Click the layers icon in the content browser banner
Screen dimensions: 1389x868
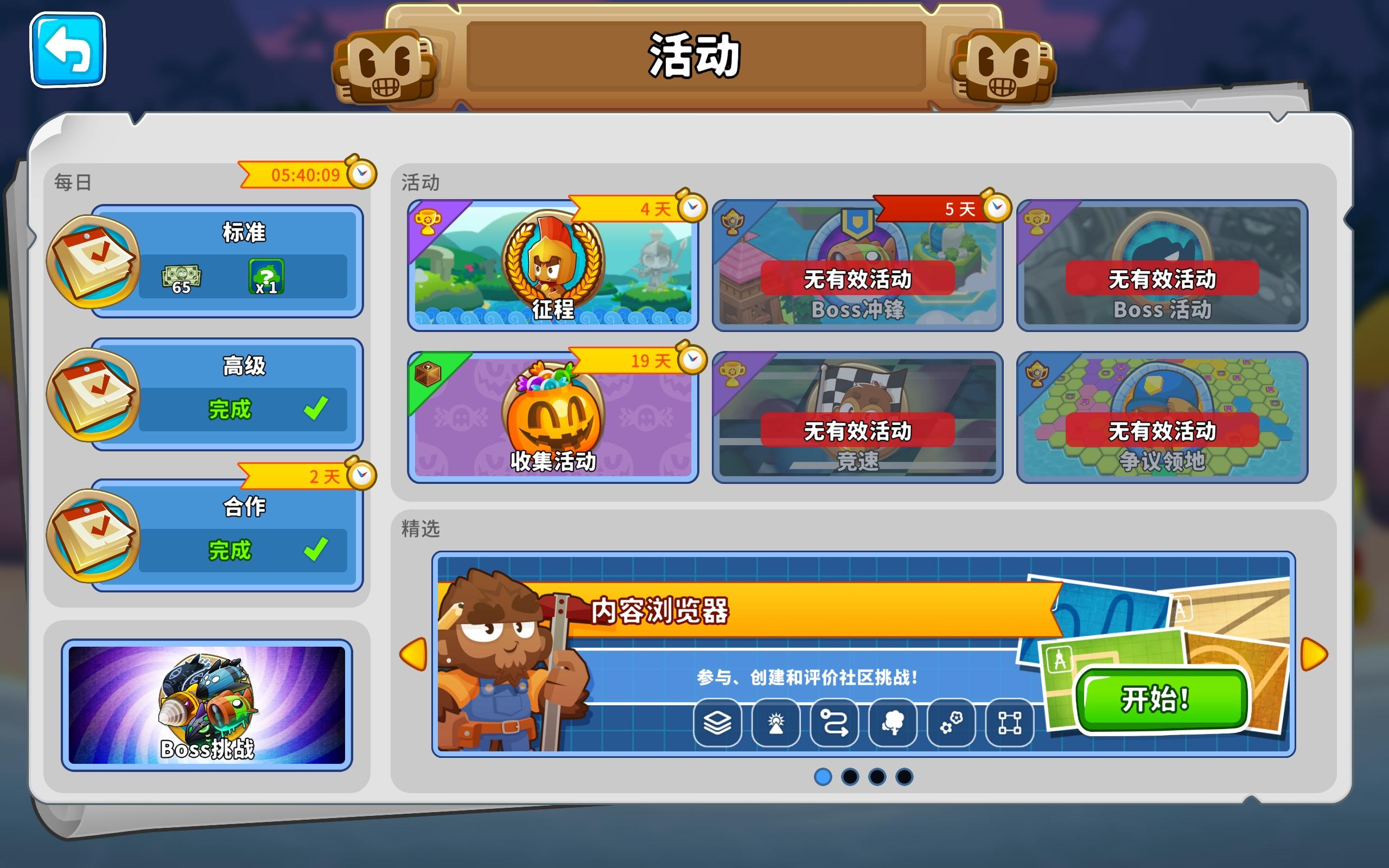[x=716, y=723]
